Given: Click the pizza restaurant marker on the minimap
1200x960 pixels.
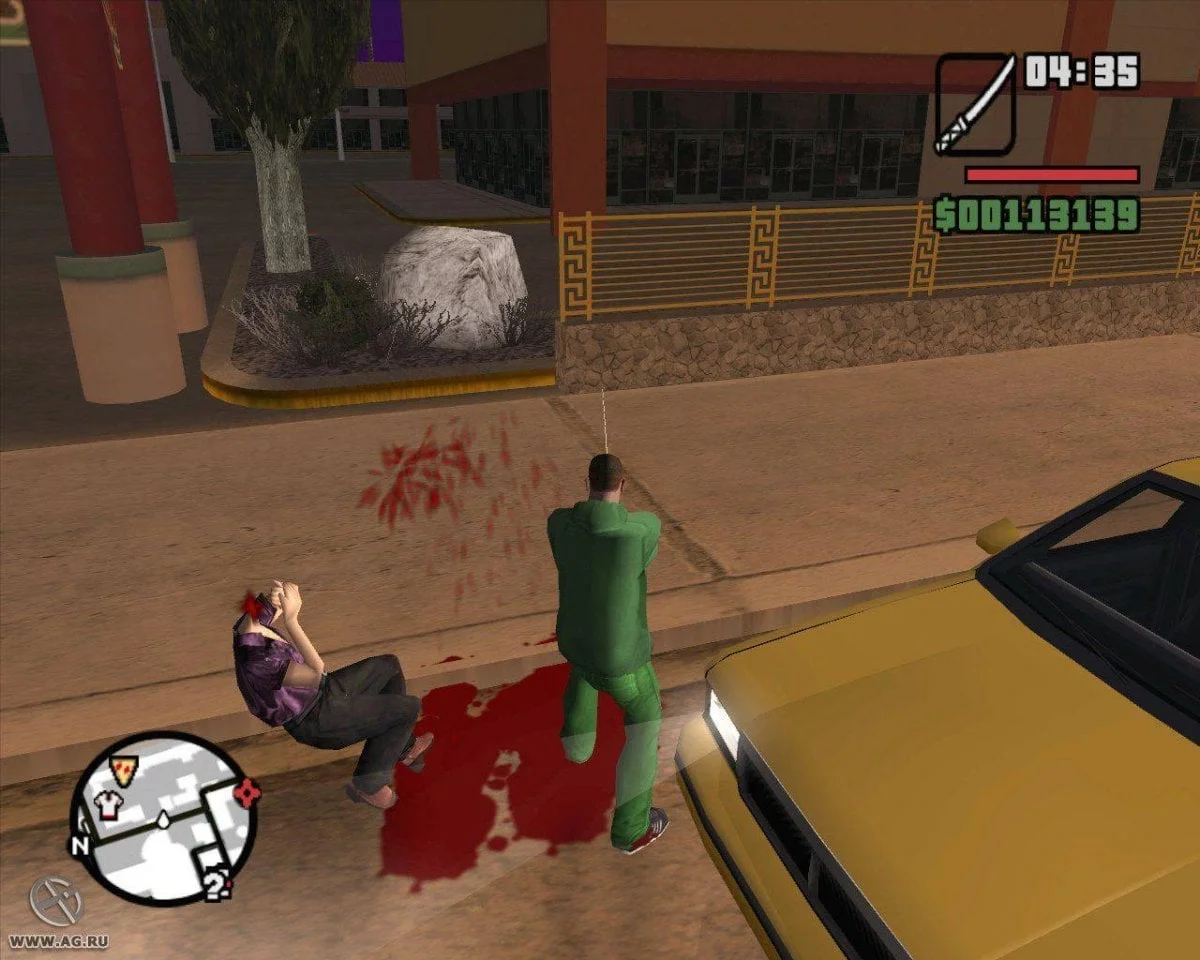Looking at the screenshot, I should 124,770.
